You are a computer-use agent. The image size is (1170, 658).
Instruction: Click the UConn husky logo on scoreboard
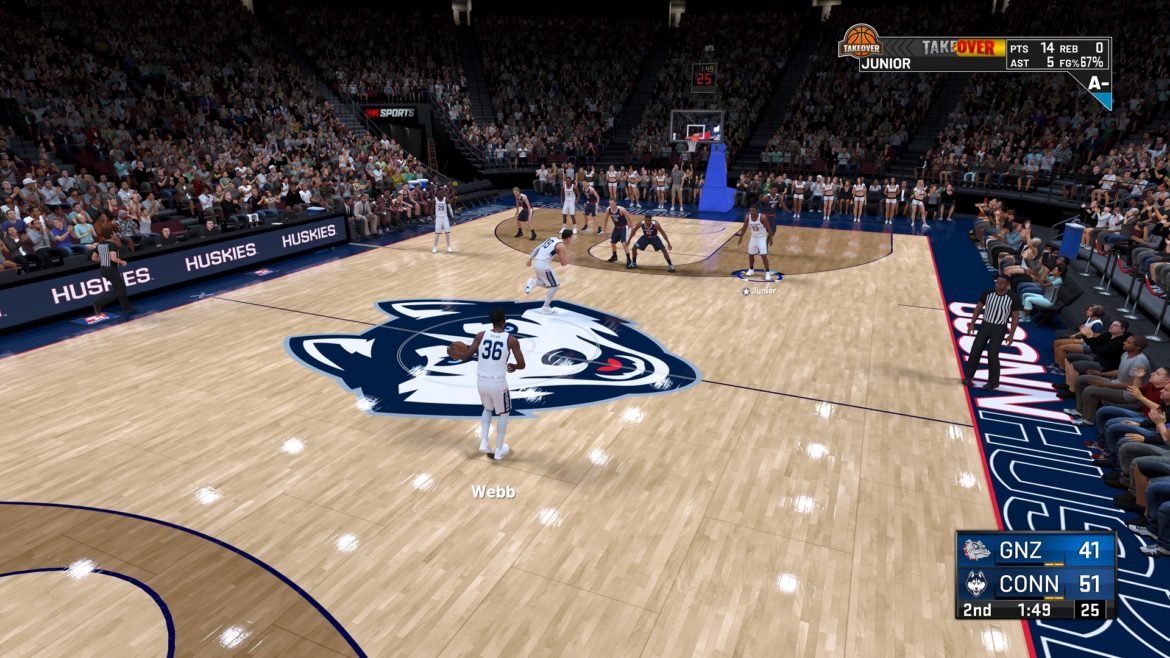976,583
